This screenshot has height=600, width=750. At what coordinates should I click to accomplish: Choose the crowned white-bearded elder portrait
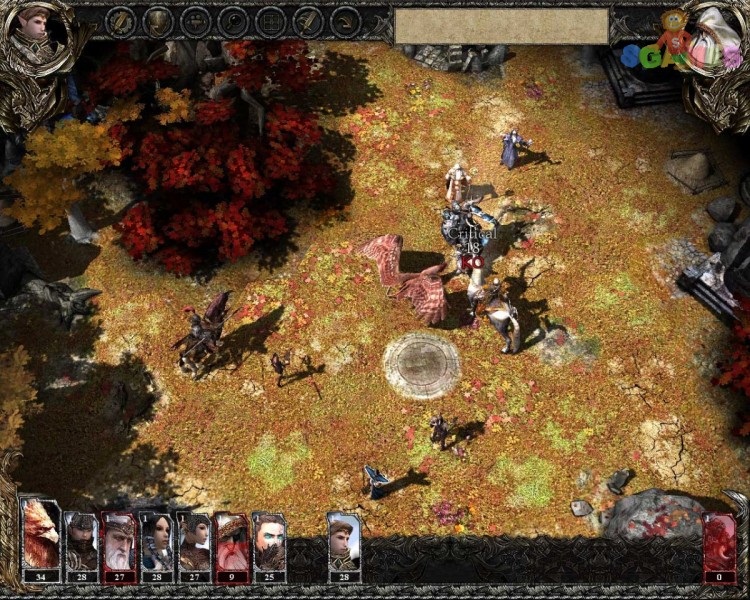click(118, 542)
